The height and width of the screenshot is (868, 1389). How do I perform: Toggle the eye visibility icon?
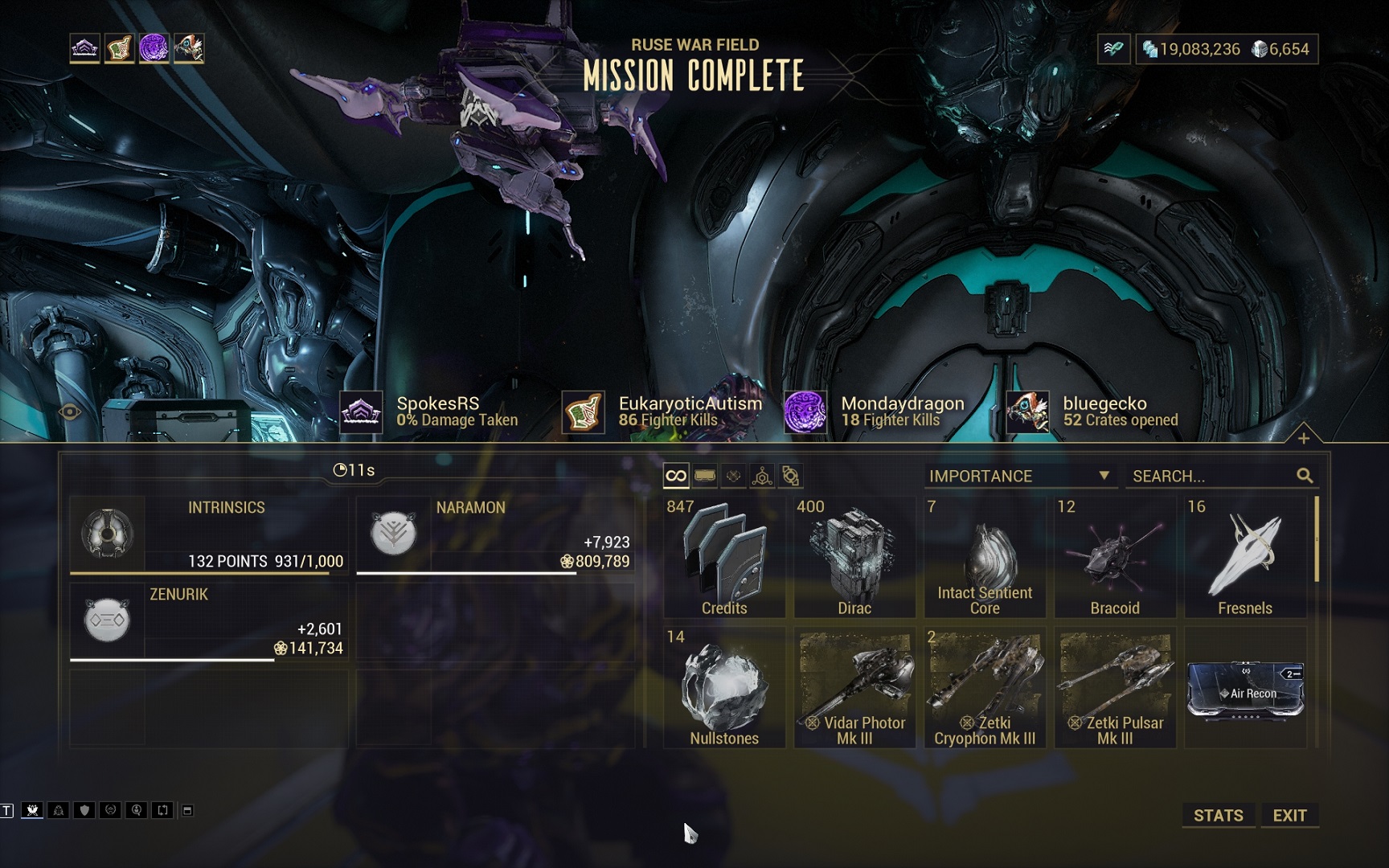(x=70, y=412)
